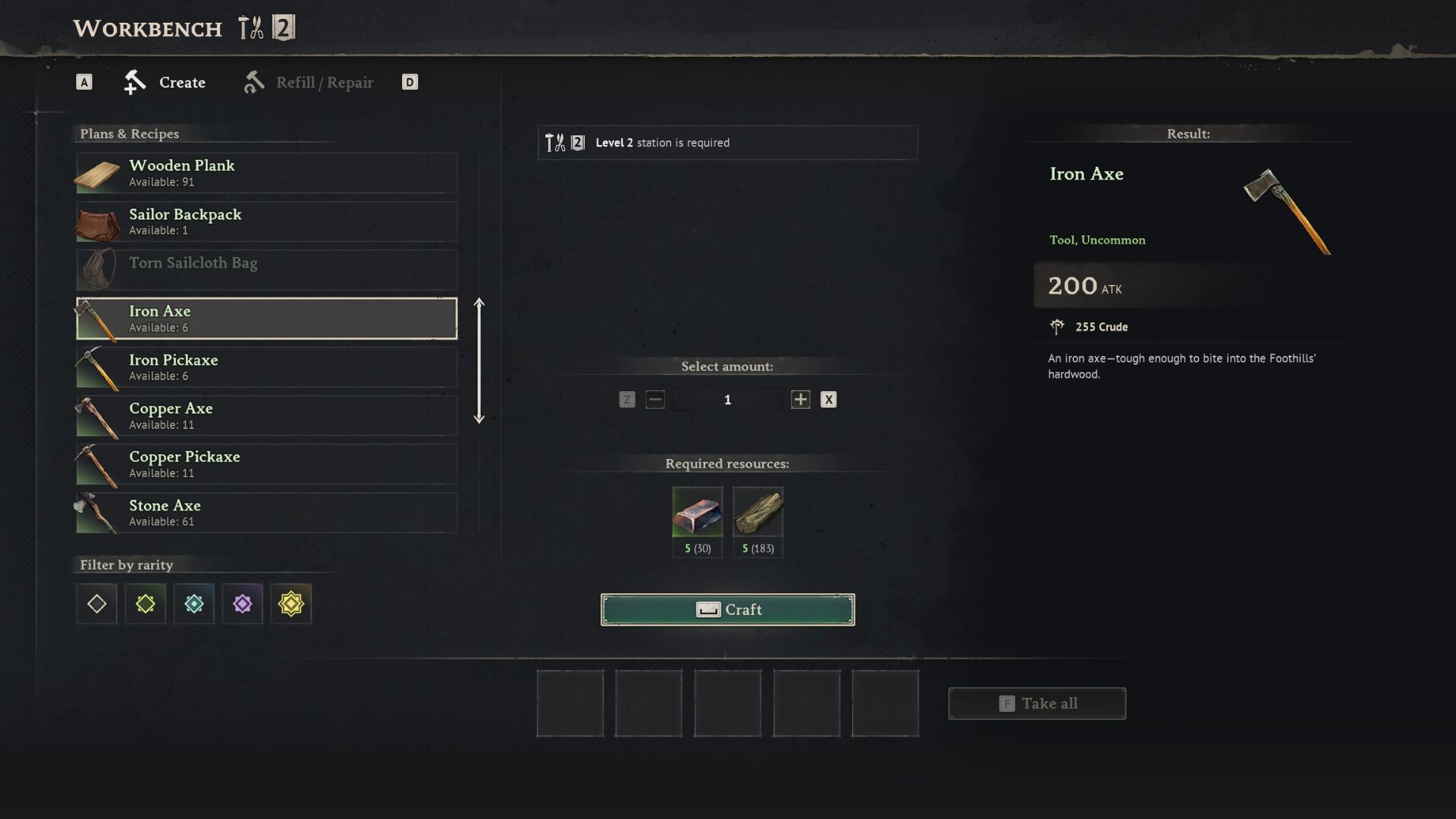
Task: Filter recipes by blue rare rarity
Action: (194, 604)
